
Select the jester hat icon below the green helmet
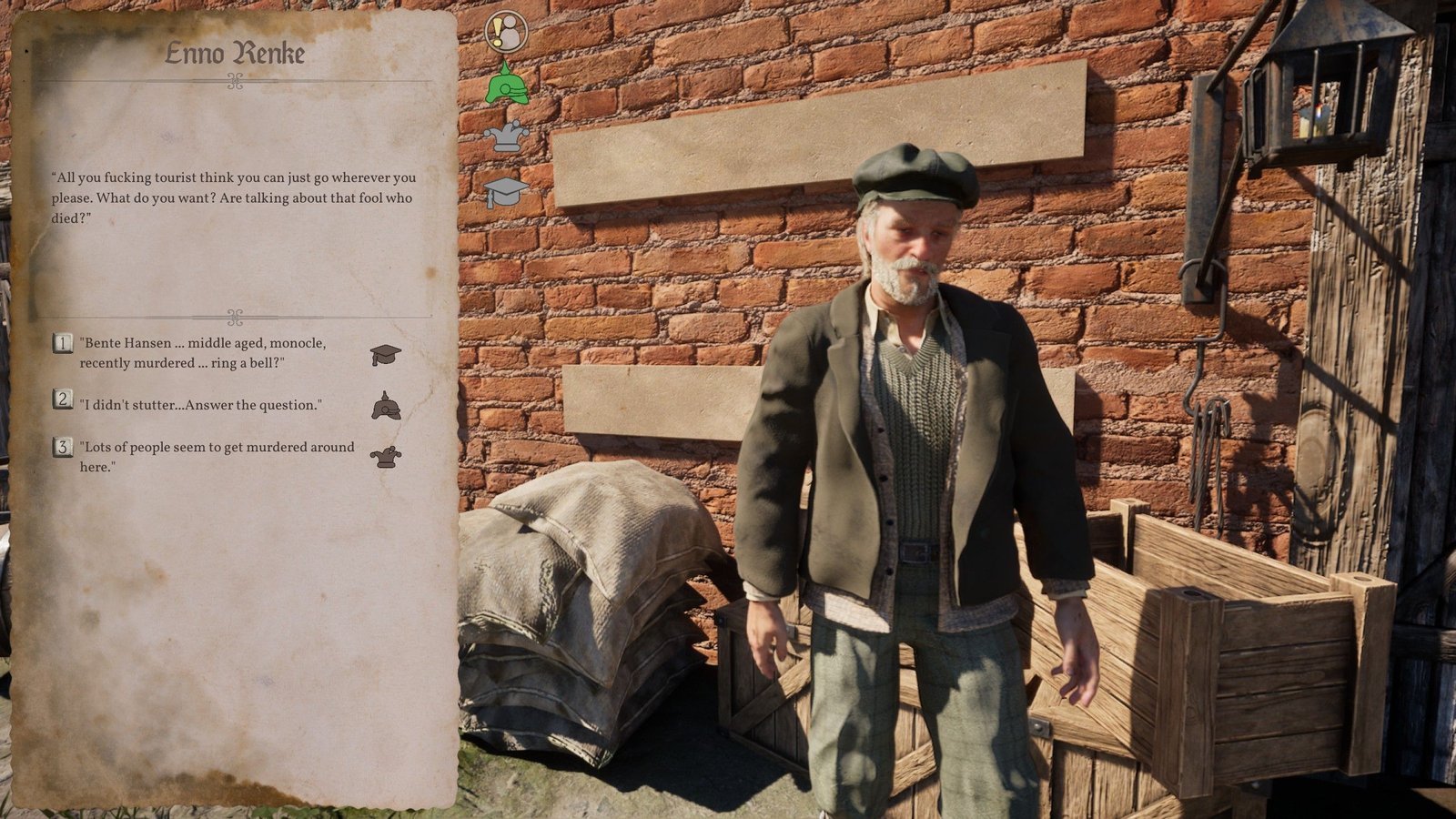point(506,136)
